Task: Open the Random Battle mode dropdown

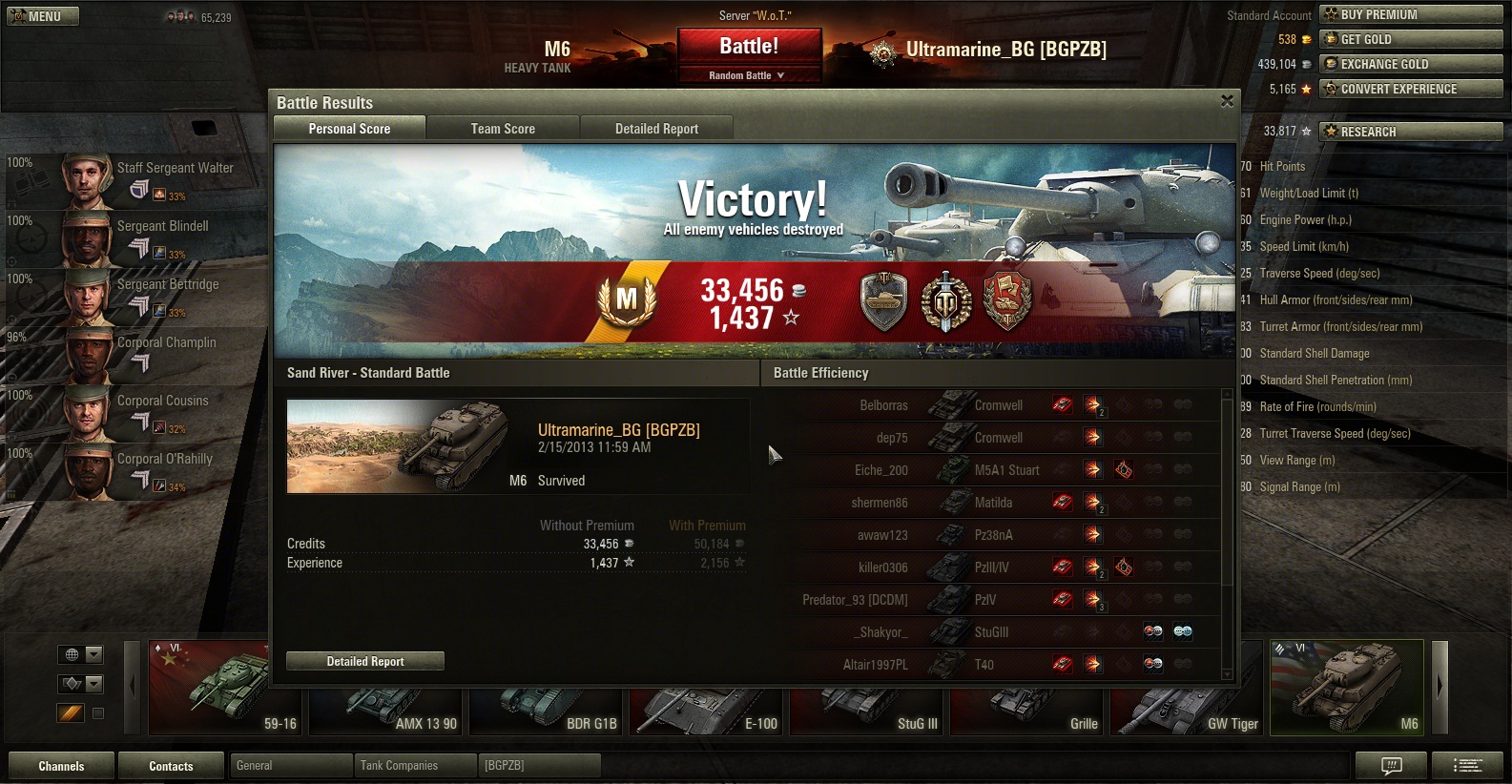Action: point(749,75)
